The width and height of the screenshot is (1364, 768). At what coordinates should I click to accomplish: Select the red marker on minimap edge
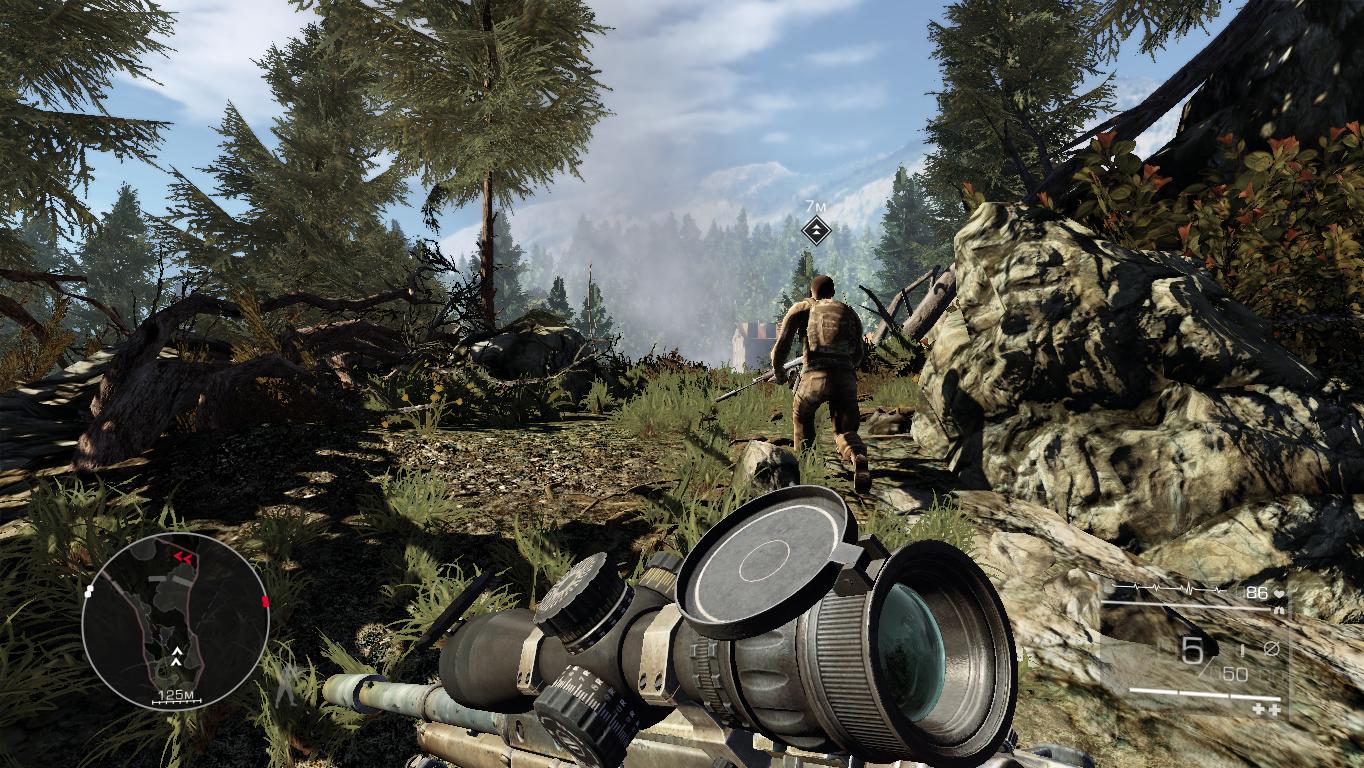pyautogui.click(x=265, y=601)
